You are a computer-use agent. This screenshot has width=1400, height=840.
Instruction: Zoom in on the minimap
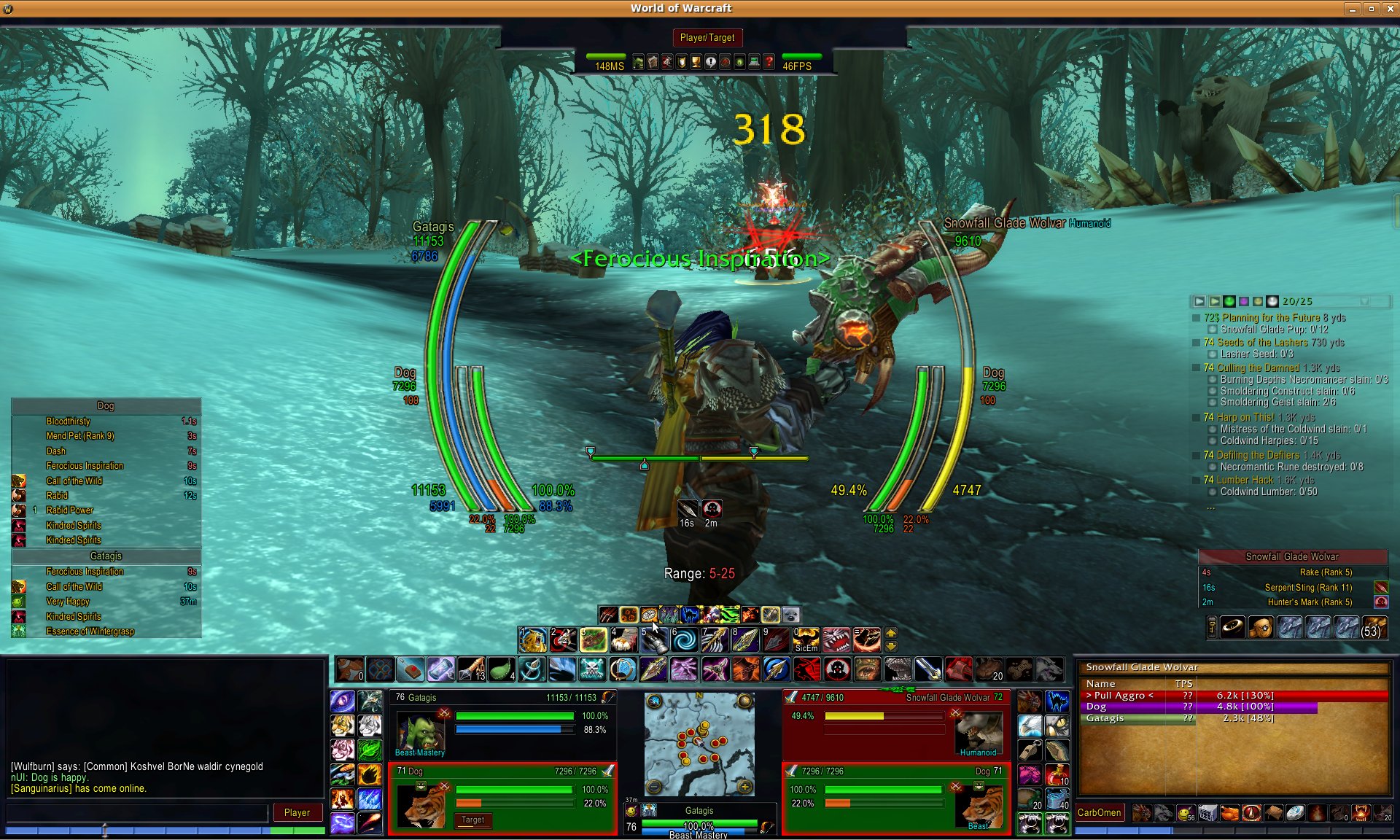point(744,787)
